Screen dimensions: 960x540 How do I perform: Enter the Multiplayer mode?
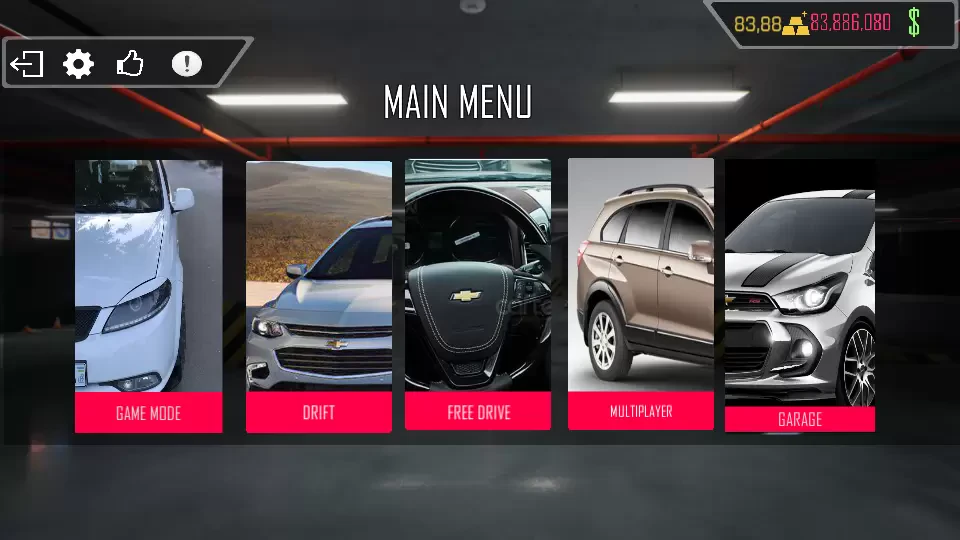click(x=641, y=411)
